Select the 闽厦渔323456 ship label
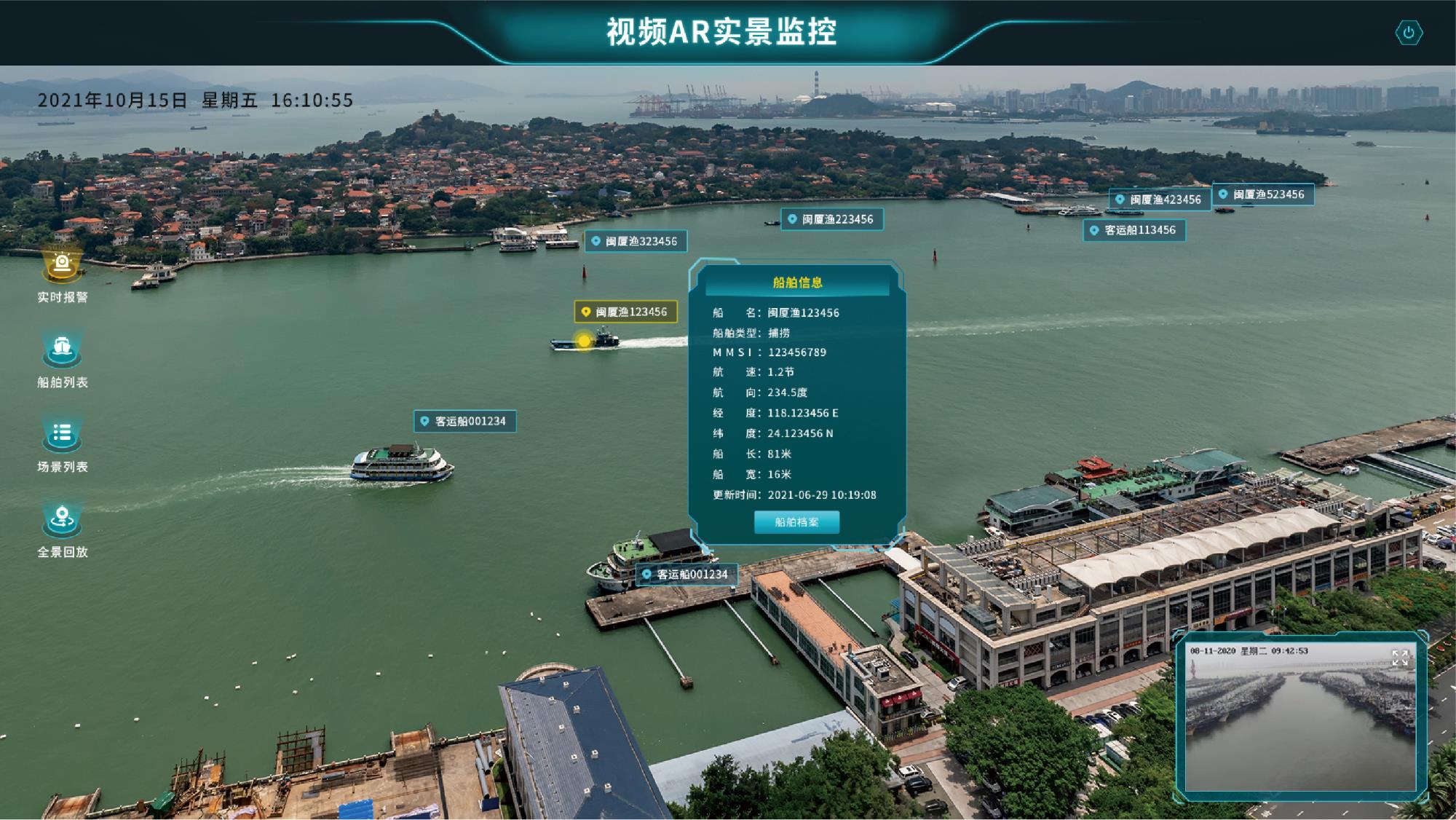This screenshot has height=820, width=1456. click(x=636, y=241)
